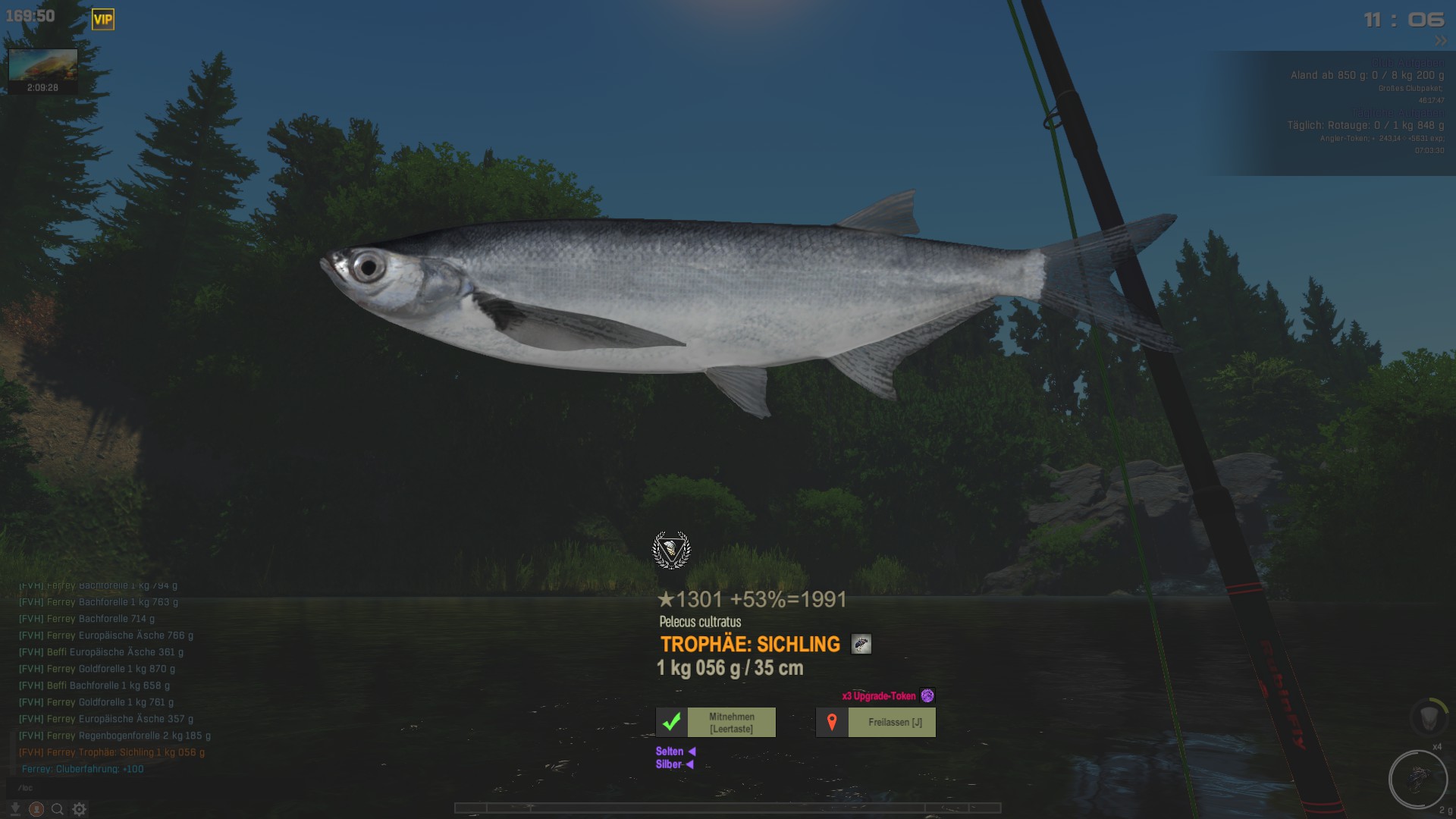
Task: Select the daily Rotauge task entry
Action: click(1365, 126)
